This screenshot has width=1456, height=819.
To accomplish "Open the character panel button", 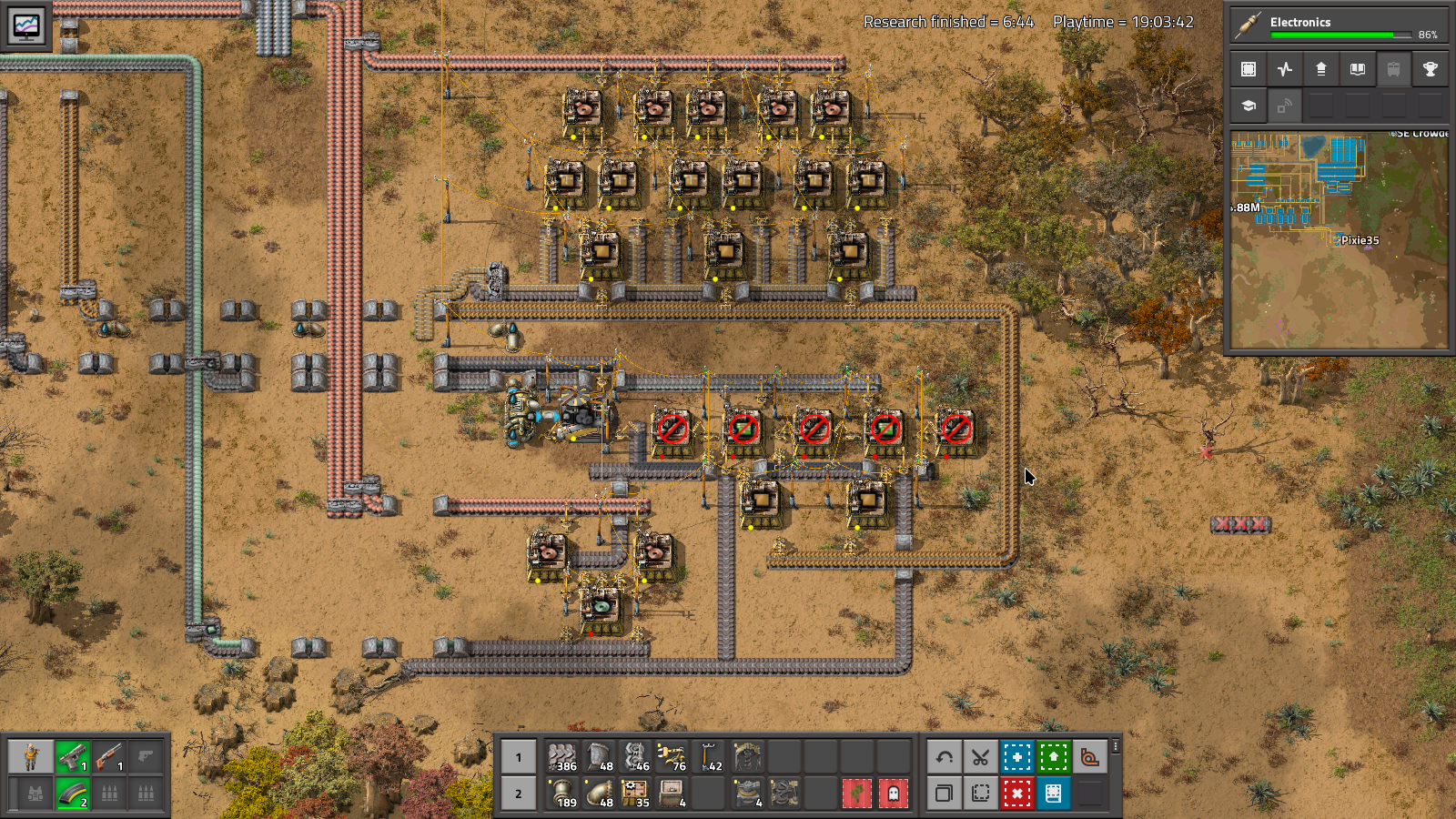I will (32, 757).
